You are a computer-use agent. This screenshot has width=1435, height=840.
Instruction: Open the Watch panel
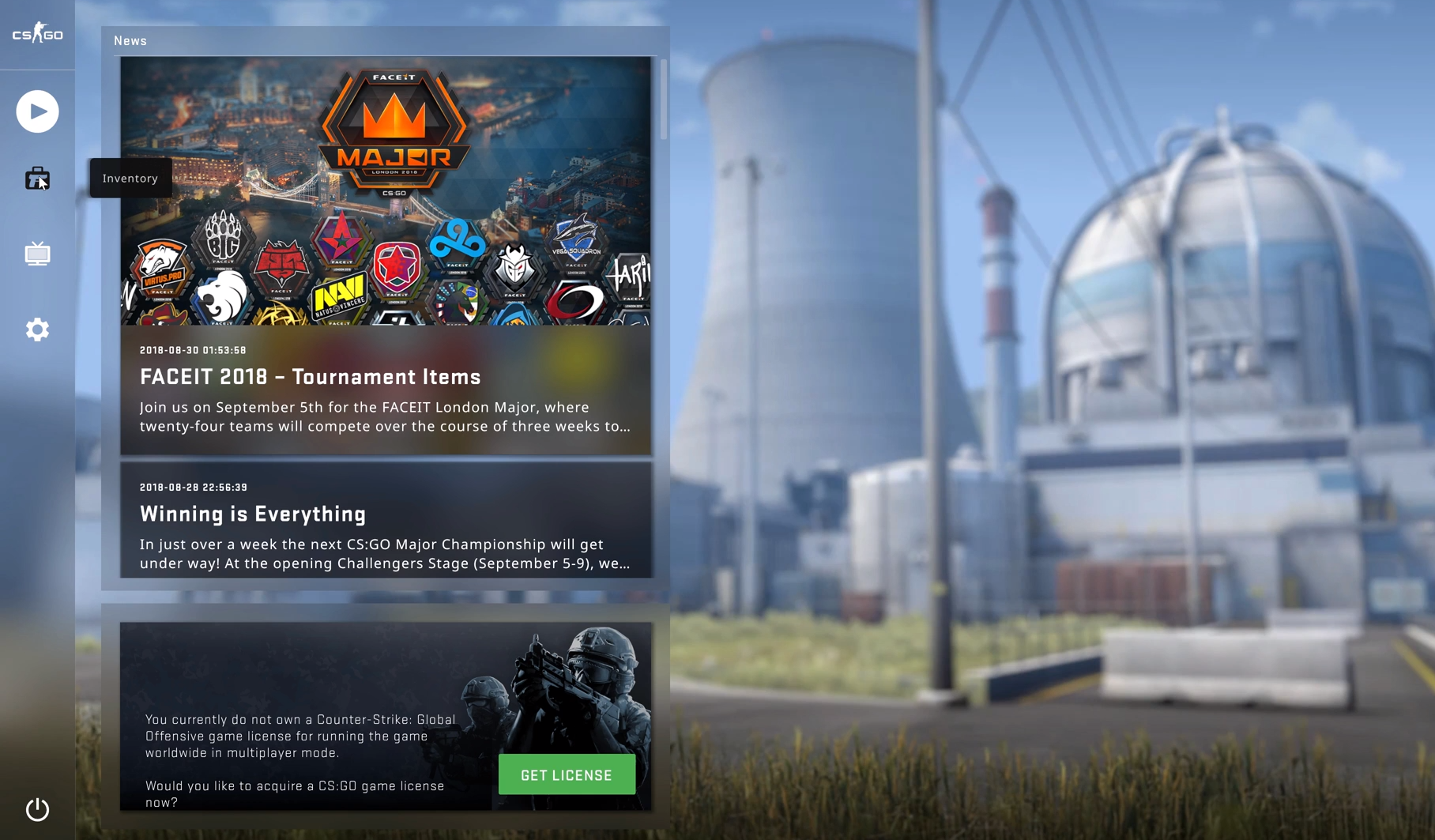[37, 253]
